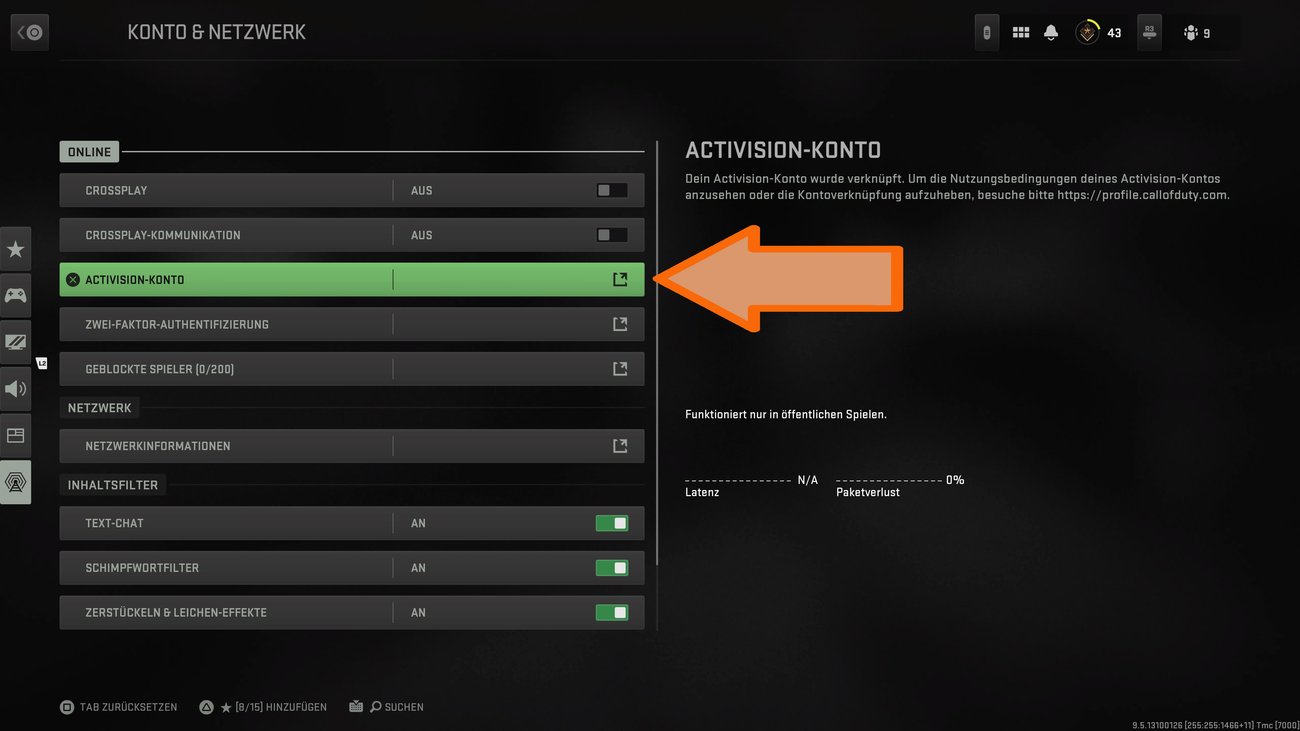The image size is (1300, 731).
Task: Click the Suchen option in the bottom bar
Action: (x=397, y=706)
